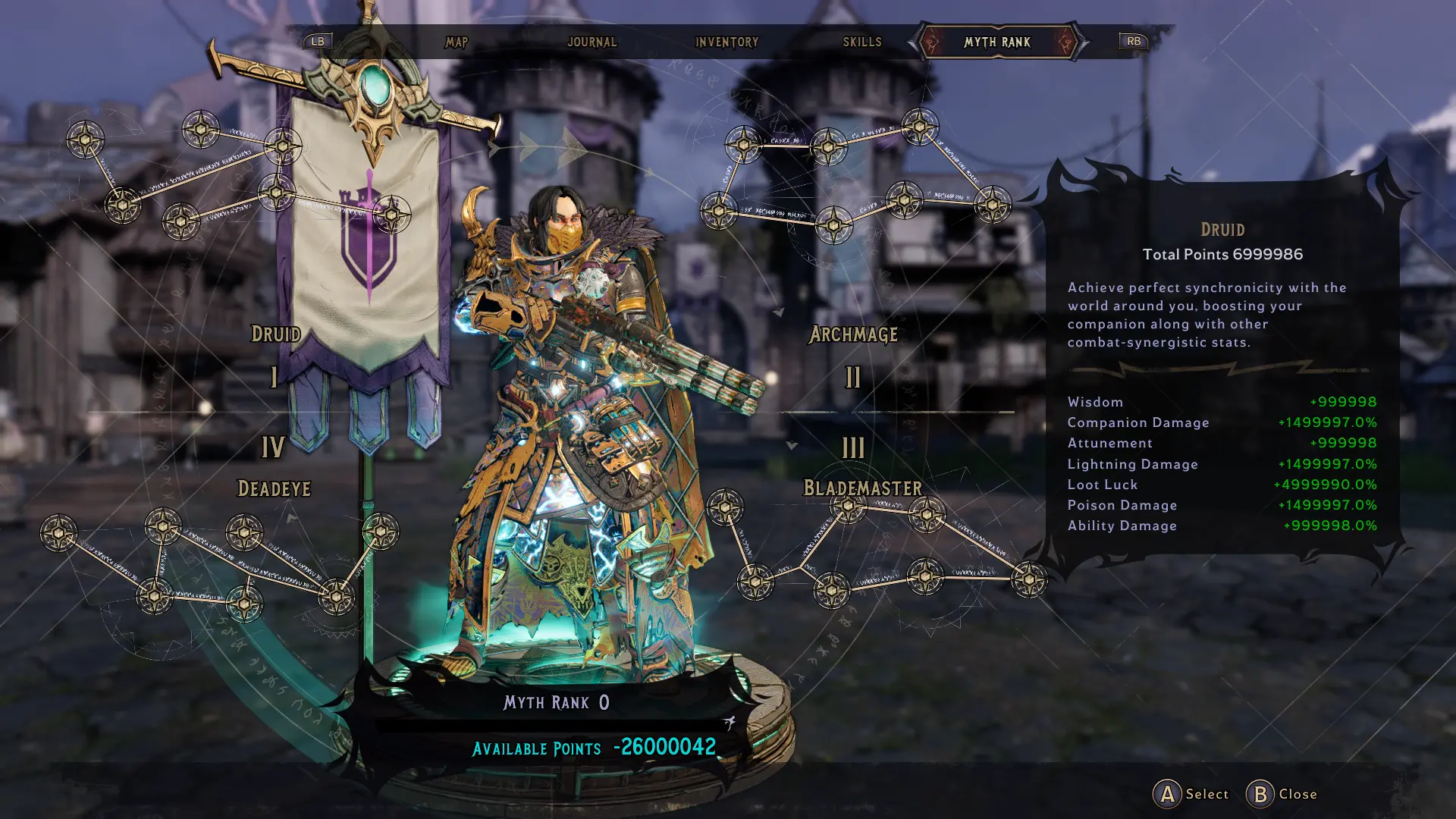Open the Deadeye constellation tree
This screenshot has height=819, width=1456.
click(275, 489)
